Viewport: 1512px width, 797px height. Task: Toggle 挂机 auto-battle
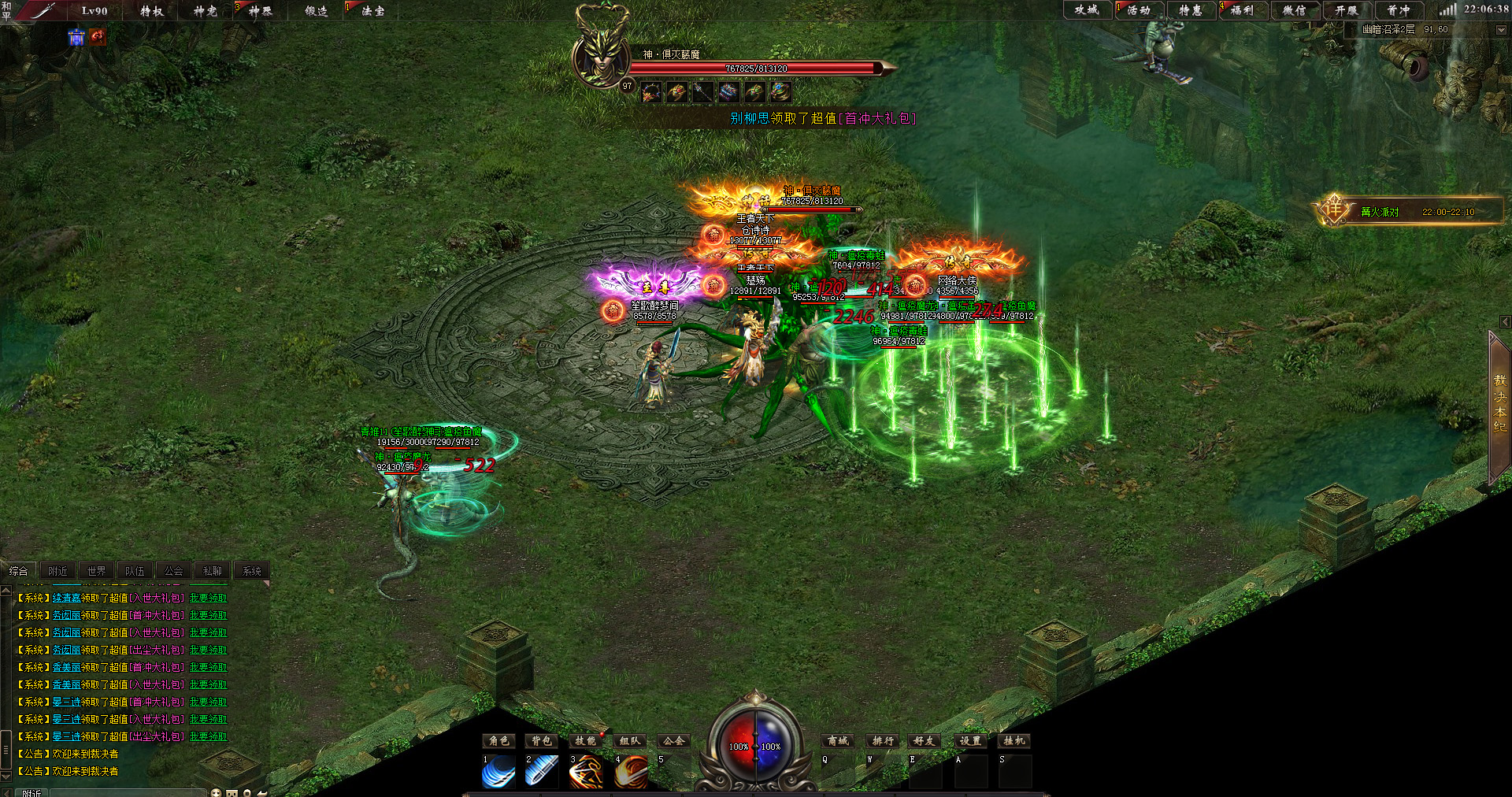pyautogui.click(x=1014, y=741)
